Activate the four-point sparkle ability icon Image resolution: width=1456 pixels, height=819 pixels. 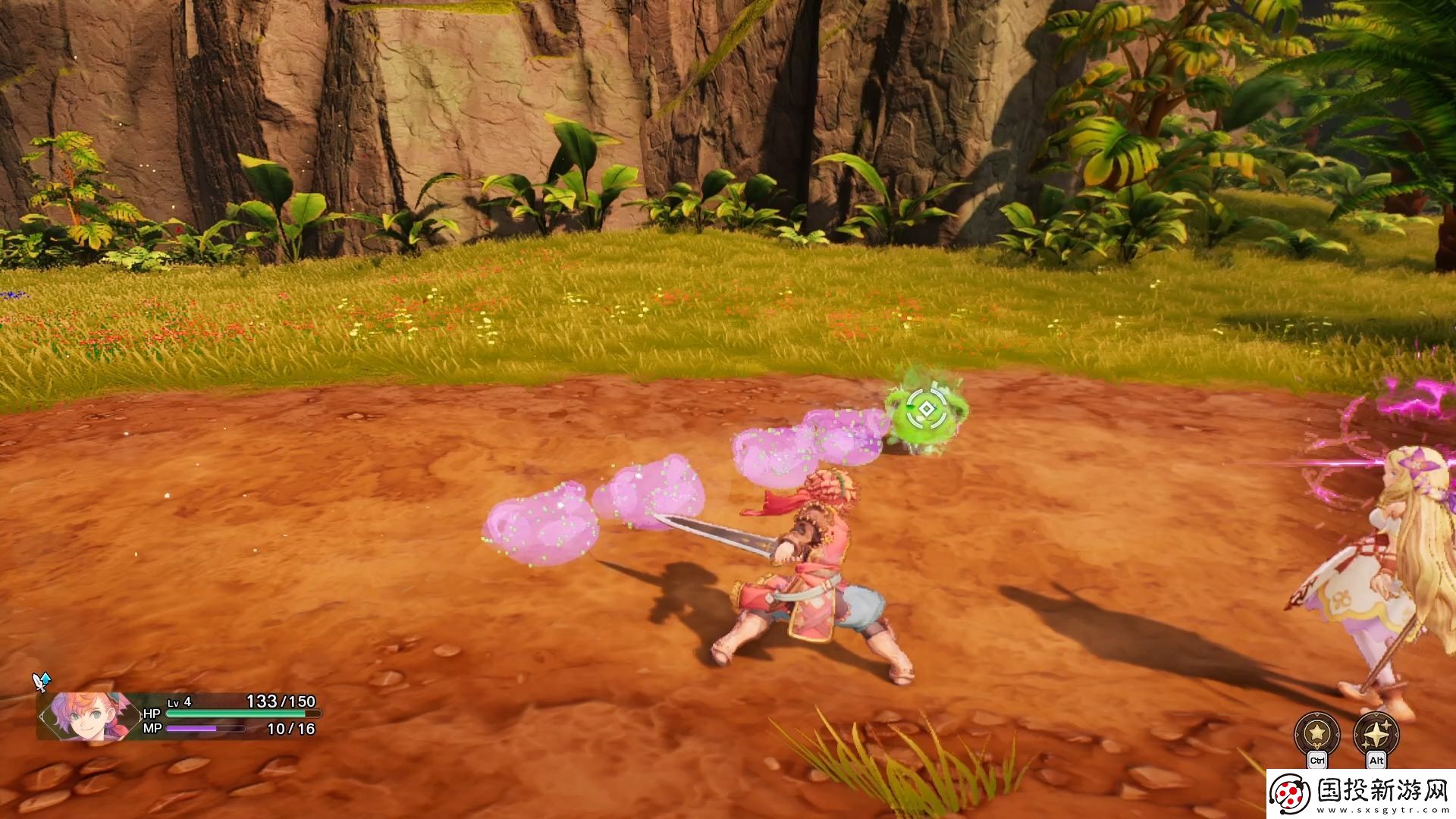1376,733
